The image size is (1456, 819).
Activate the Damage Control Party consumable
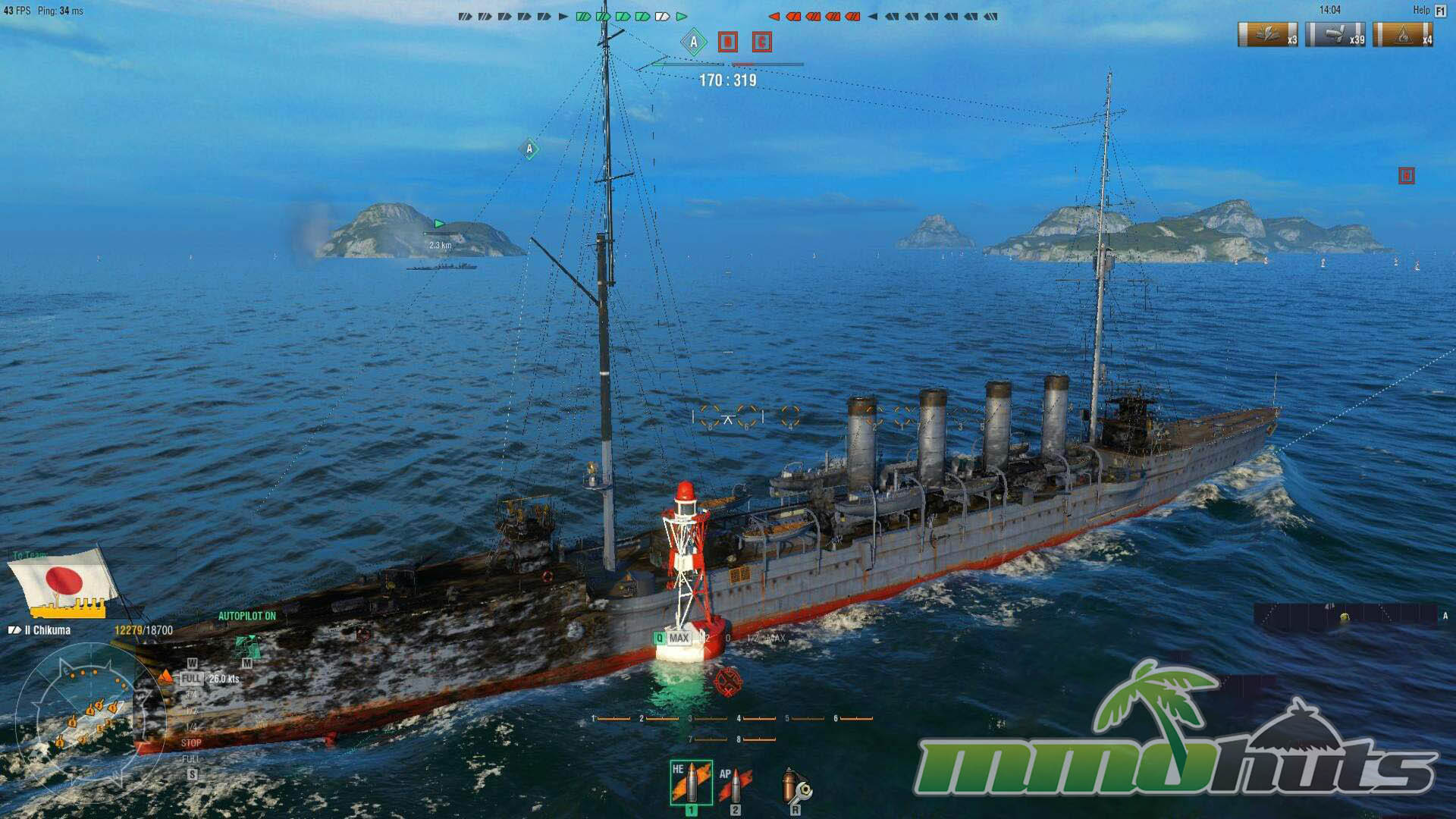[795, 786]
